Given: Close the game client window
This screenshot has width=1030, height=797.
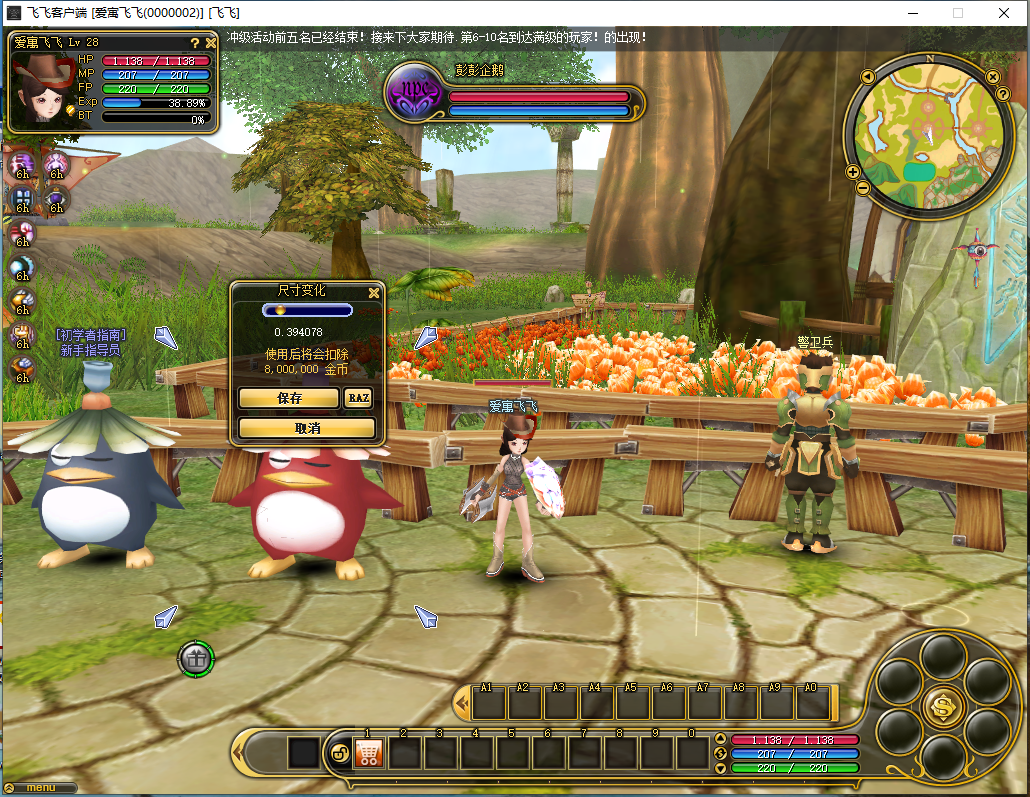Looking at the screenshot, I should (1003, 13).
